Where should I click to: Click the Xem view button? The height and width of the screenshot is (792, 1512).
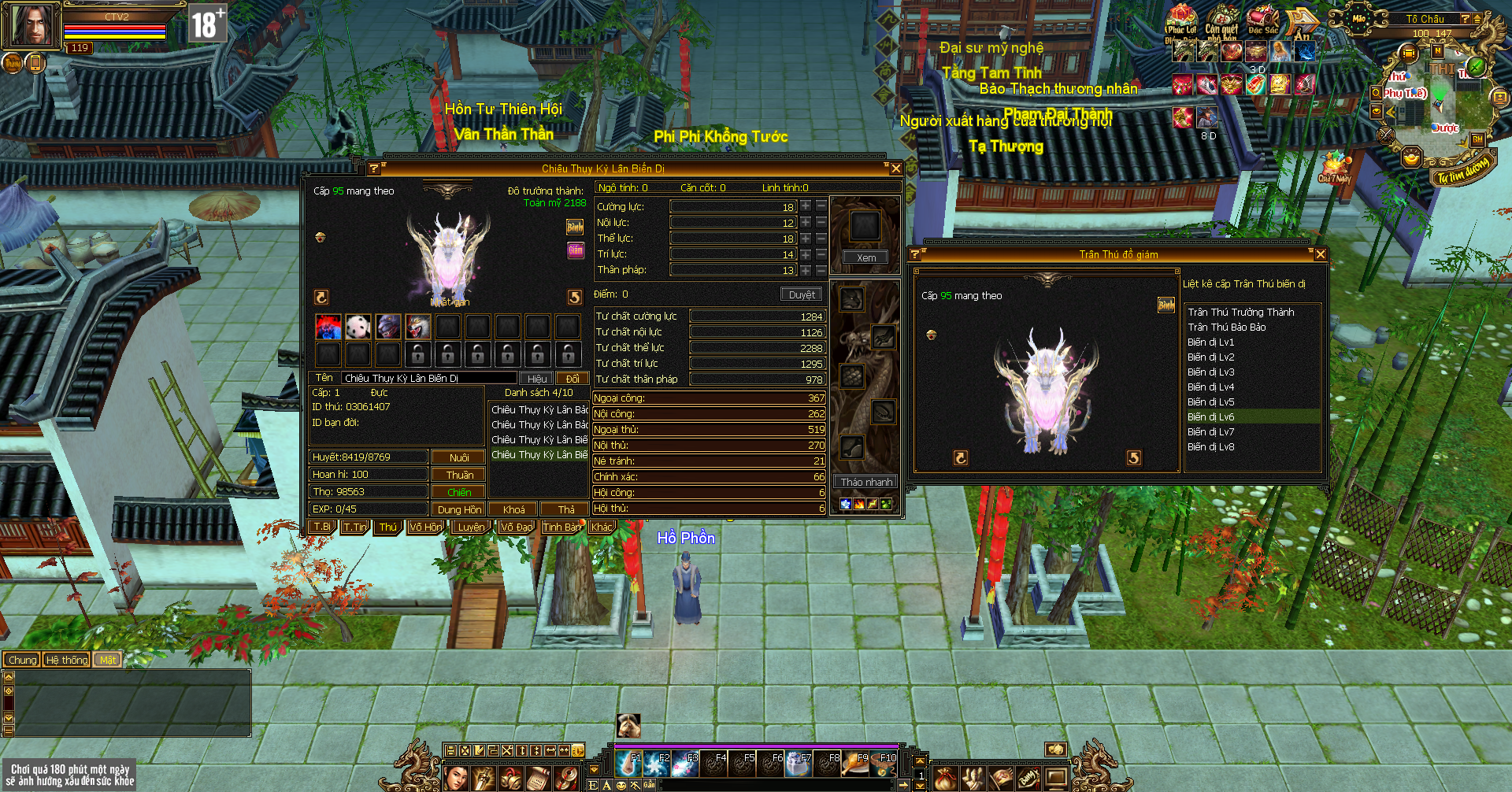pos(865,257)
